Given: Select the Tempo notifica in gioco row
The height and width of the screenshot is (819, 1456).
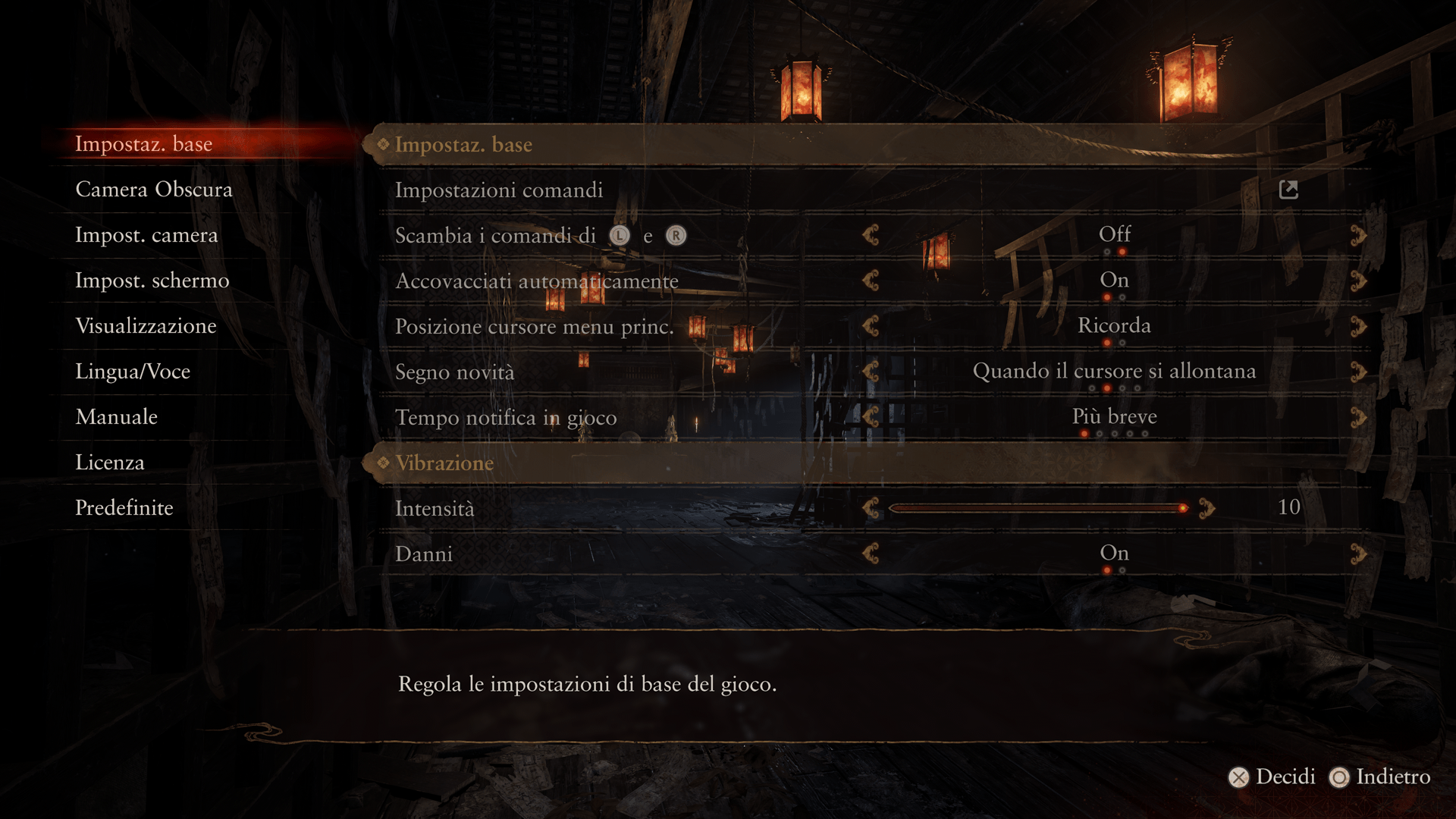Looking at the screenshot, I should (506, 418).
